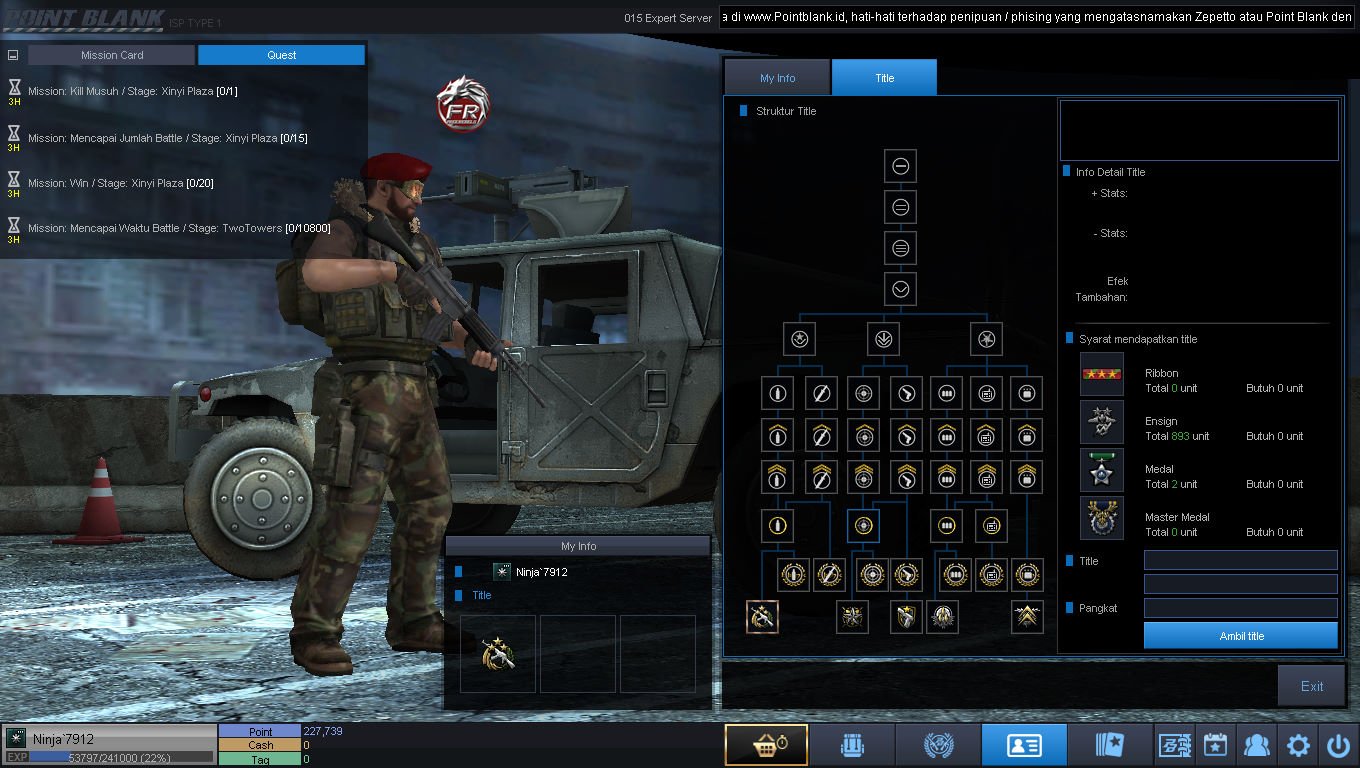Select the top single-line title node
The width and height of the screenshot is (1360, 768).
click(900, 166)
